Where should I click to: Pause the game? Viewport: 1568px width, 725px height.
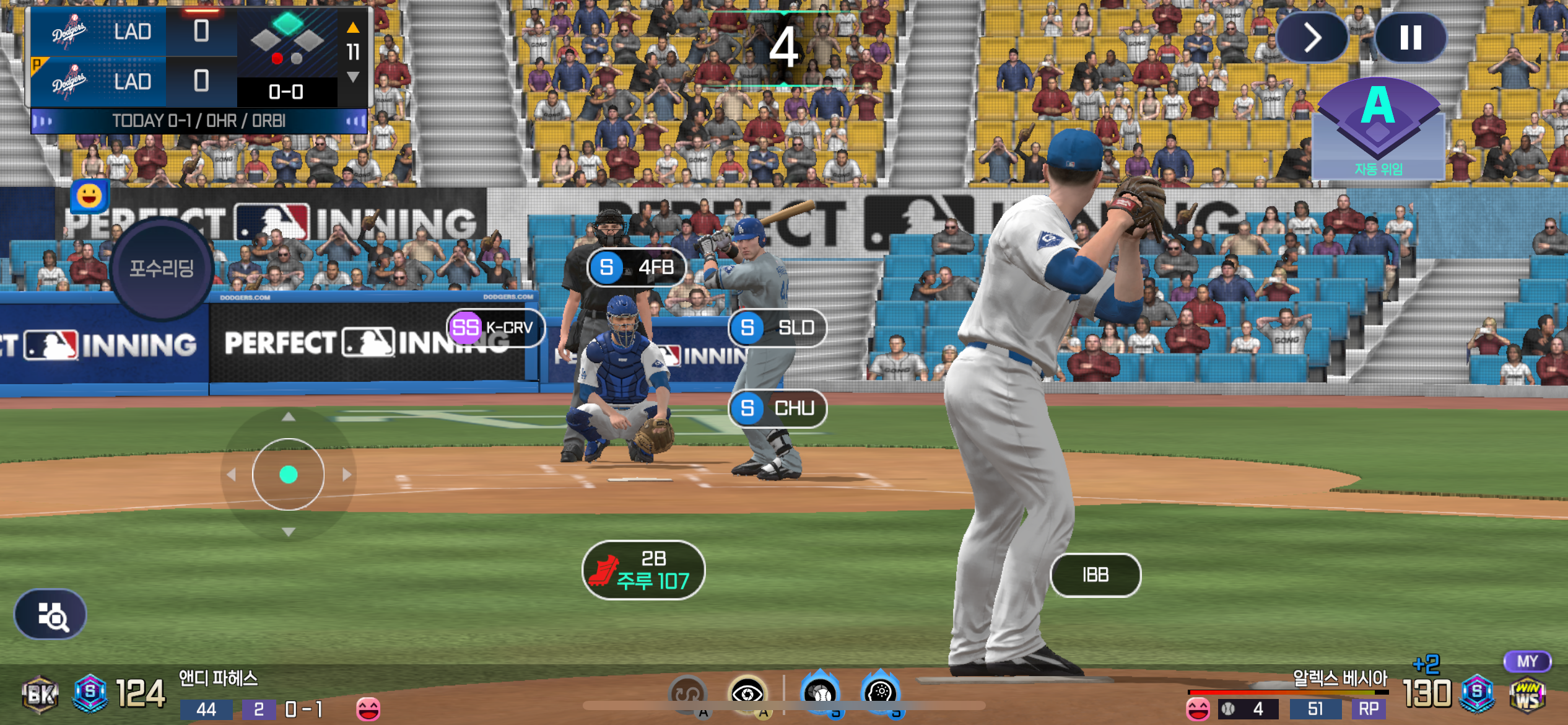click(x=1410, y=38)
